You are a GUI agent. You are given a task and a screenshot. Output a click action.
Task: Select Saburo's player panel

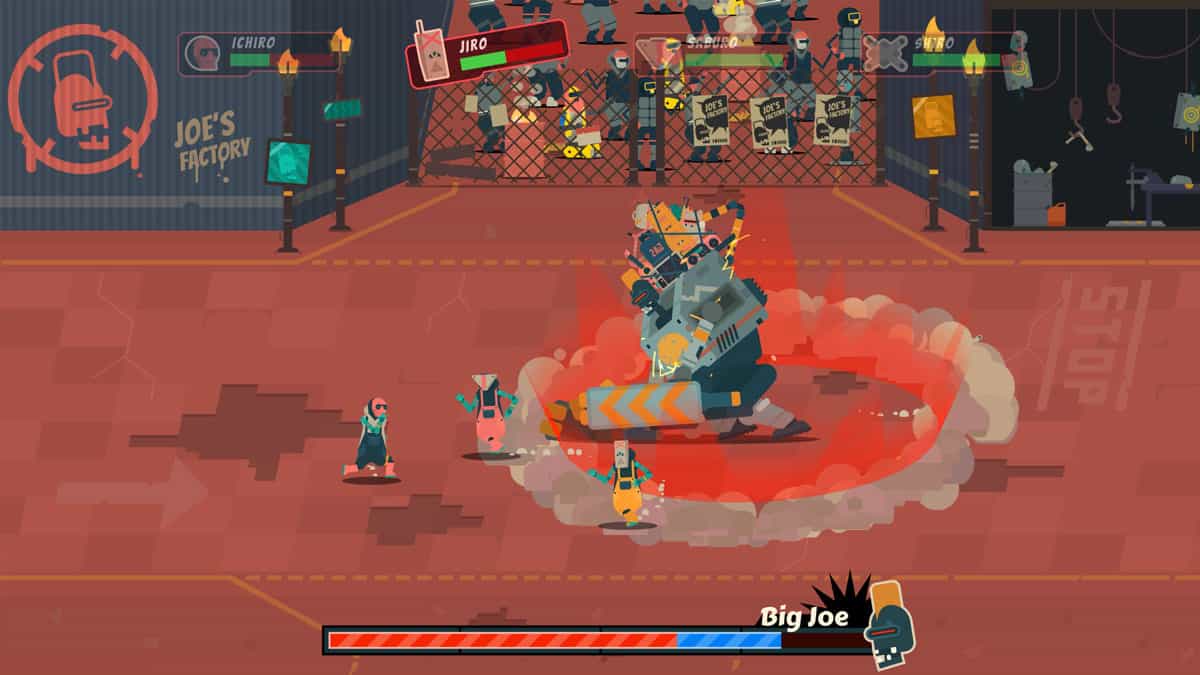click(x=712, y=53)
